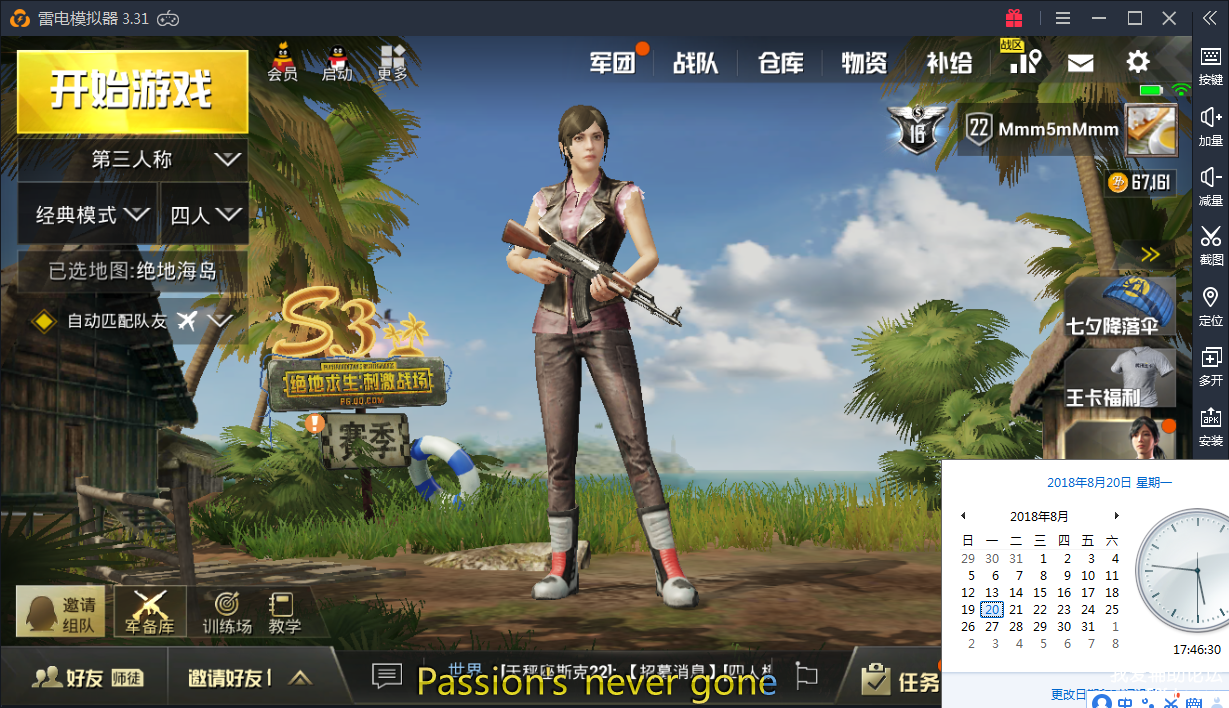Open the 军备库 armory
This screenshot has height=708, width=1229.
click(x=150, y=611)
